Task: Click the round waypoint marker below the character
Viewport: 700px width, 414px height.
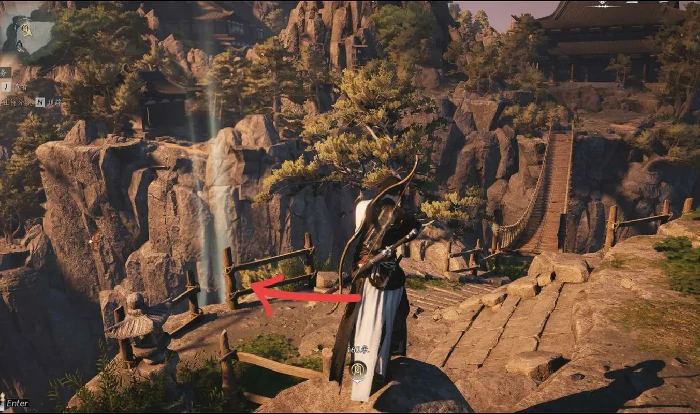Action: coord(359,372)
